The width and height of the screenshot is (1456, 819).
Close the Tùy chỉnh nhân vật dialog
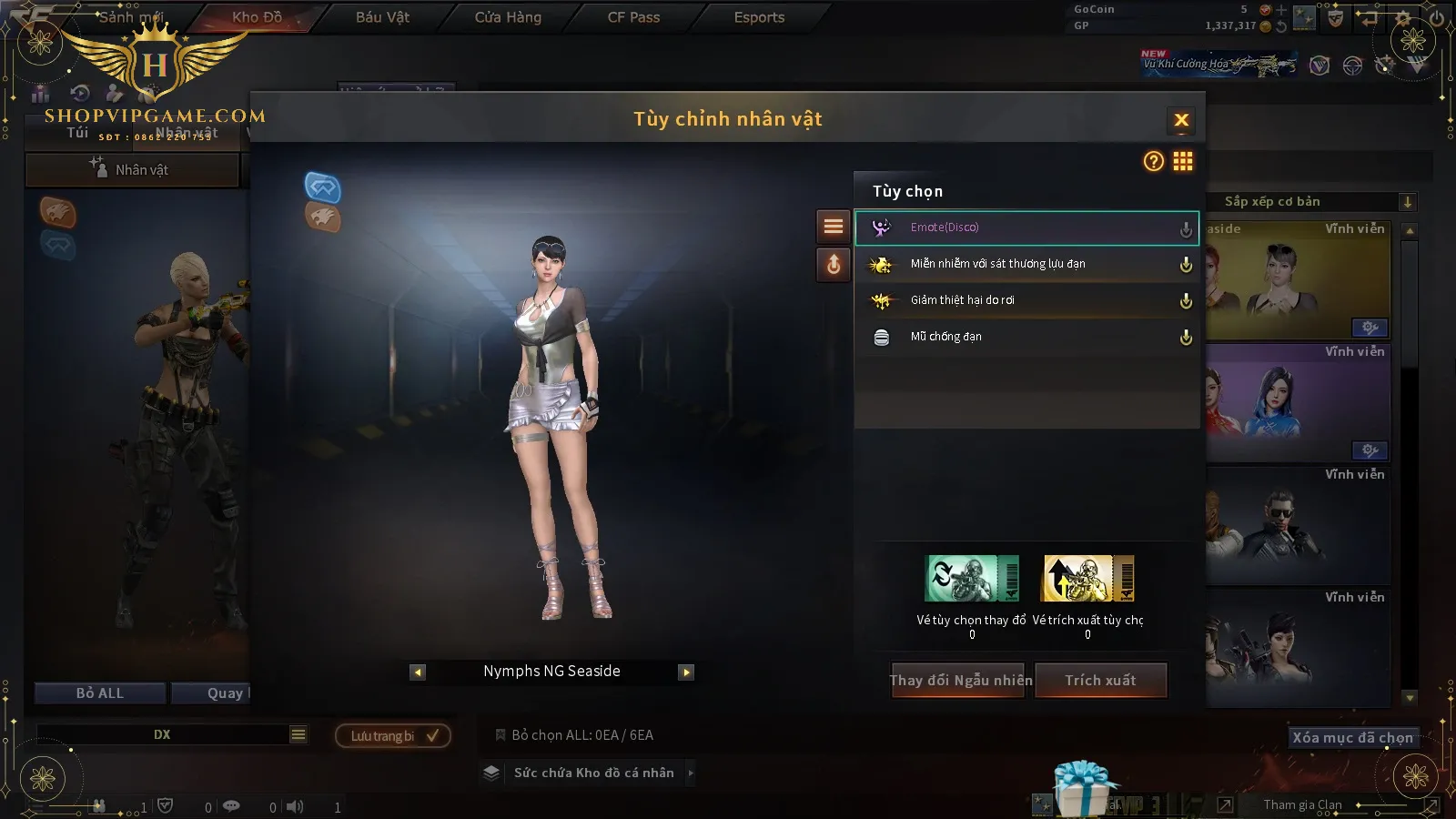point(1181,120)
